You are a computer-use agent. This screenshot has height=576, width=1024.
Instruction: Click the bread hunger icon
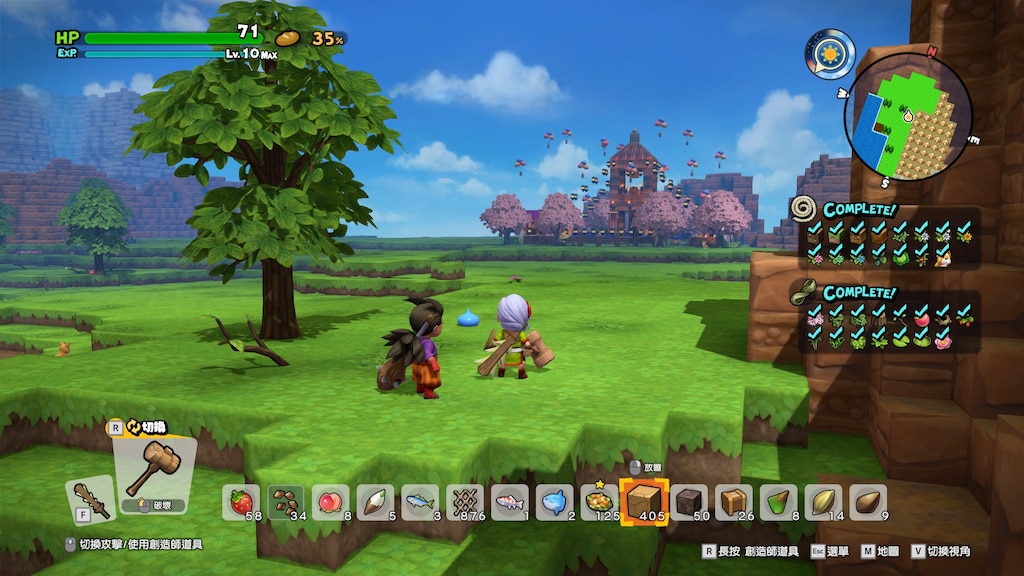tap(288, 38)
